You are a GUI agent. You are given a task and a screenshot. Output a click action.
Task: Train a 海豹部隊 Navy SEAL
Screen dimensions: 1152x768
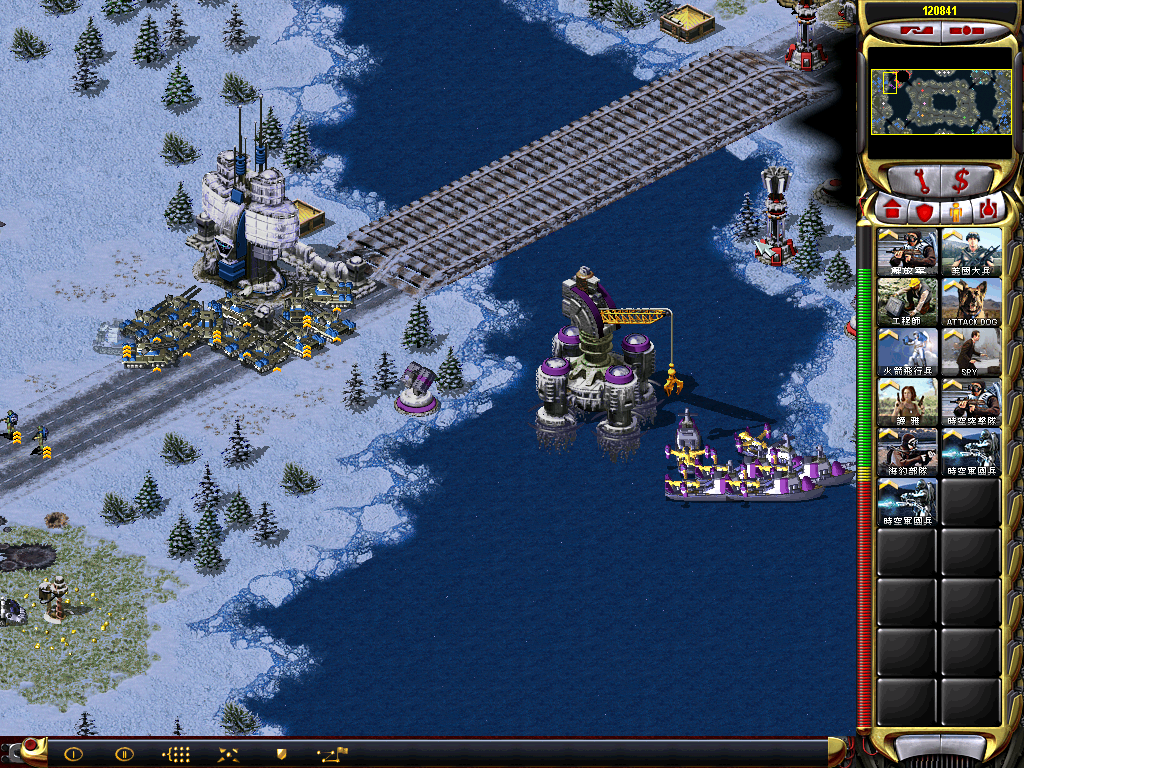[x=907, y=452]
